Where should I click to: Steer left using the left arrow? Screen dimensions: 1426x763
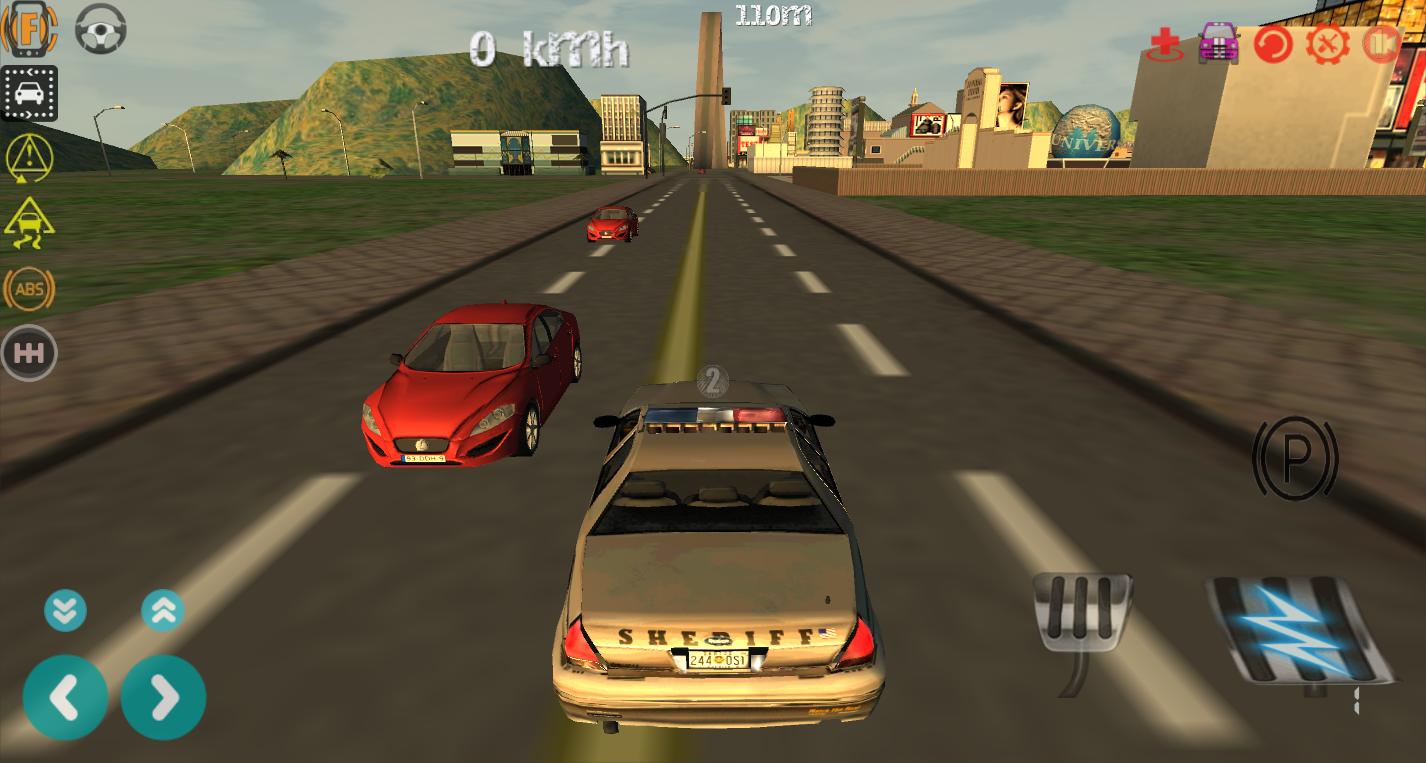(66, 697)
